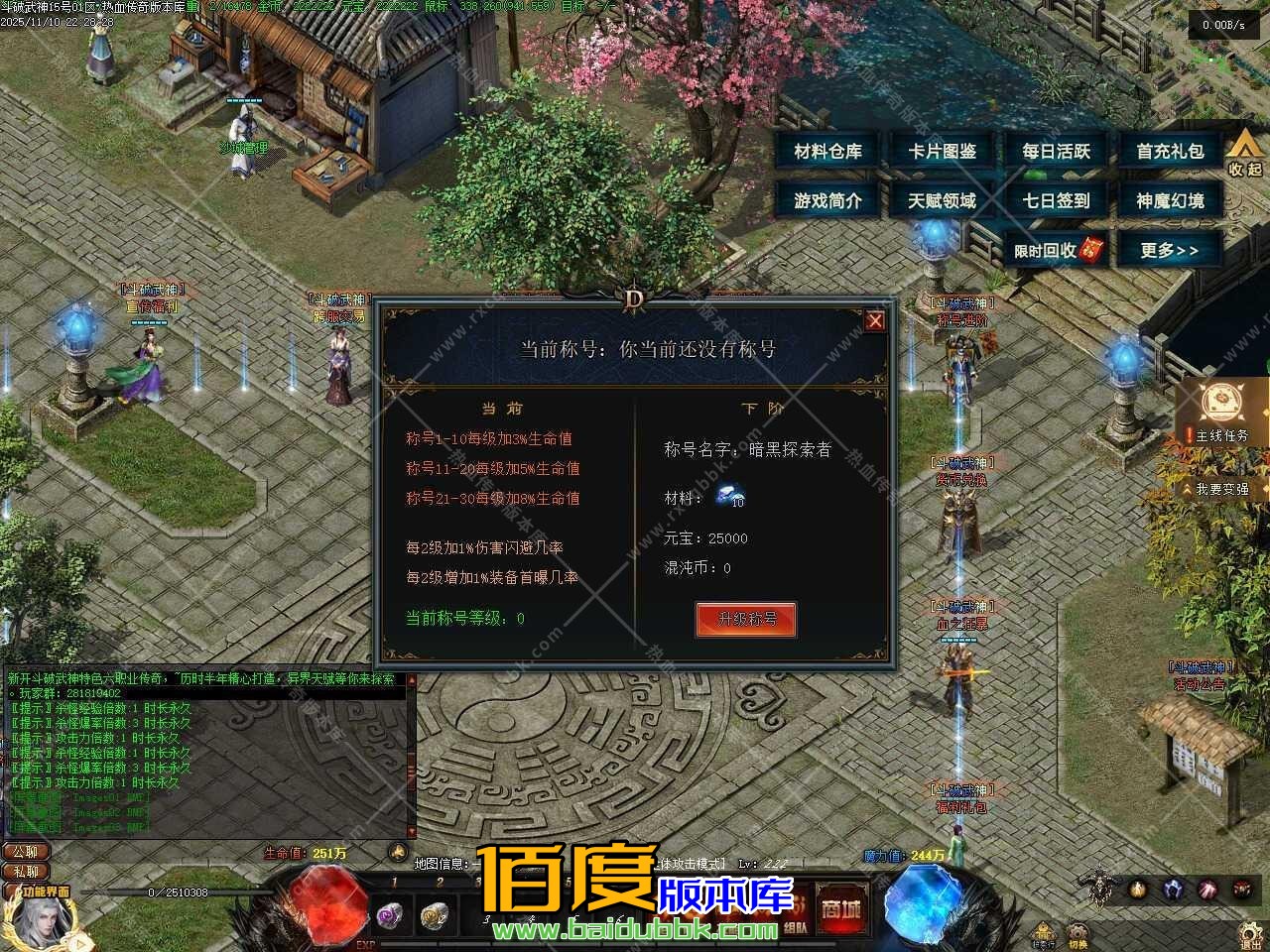
Task: Open the 天赋领域 talent menu
Action: tap(941, 199)
